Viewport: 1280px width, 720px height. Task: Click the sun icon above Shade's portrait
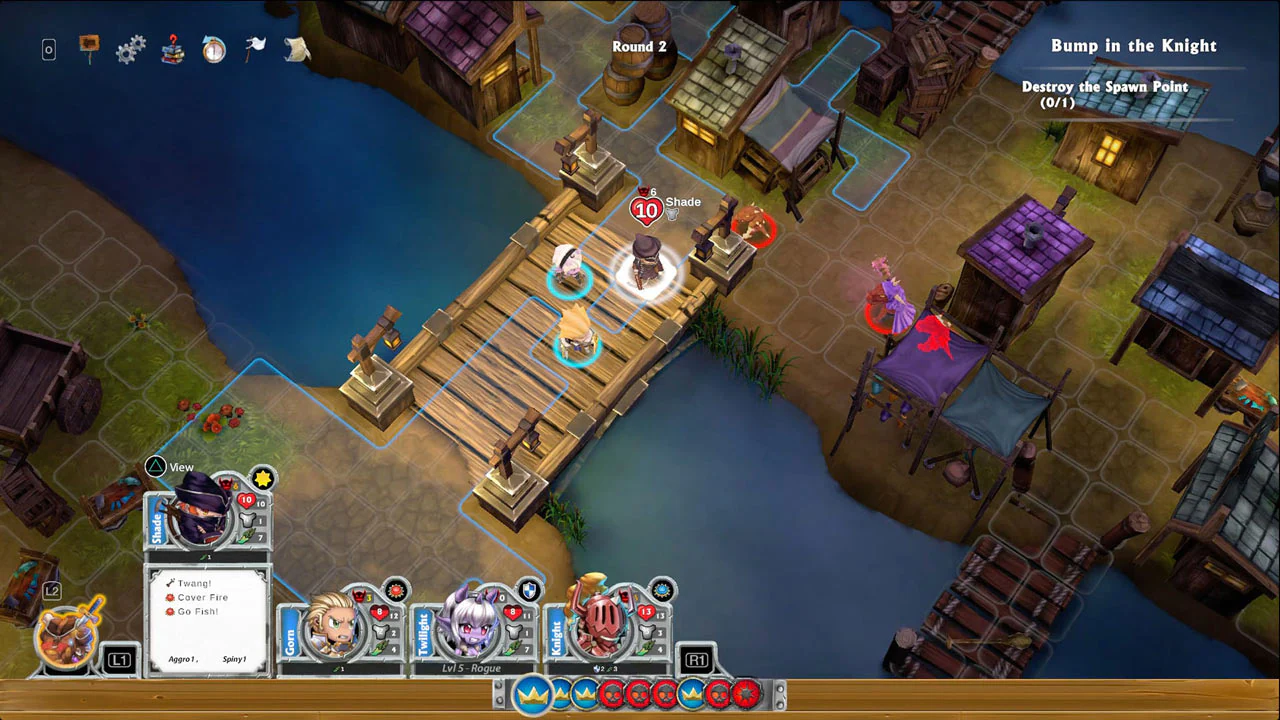coord(262,479)
